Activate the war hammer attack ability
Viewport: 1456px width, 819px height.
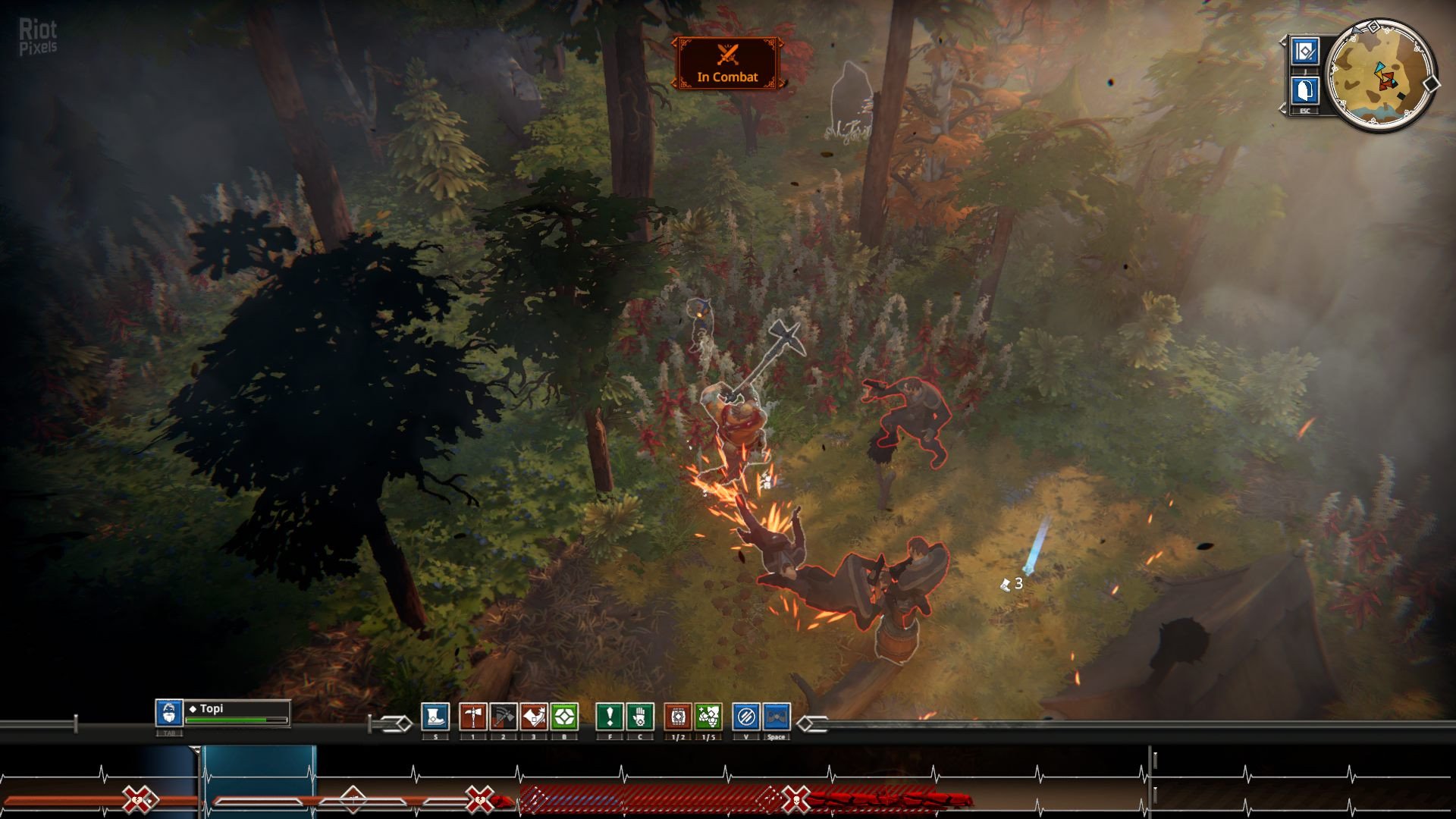click(x=473, y=717)
